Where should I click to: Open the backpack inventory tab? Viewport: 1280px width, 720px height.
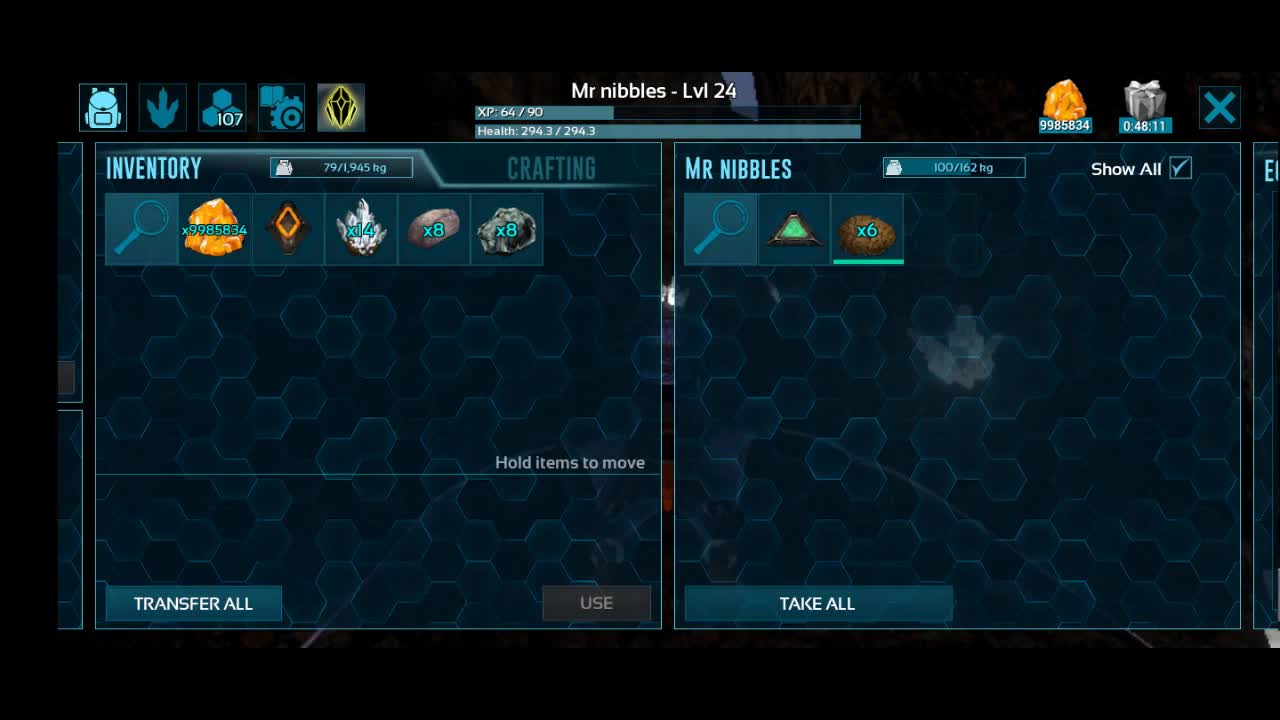click(x=103, y=107)
